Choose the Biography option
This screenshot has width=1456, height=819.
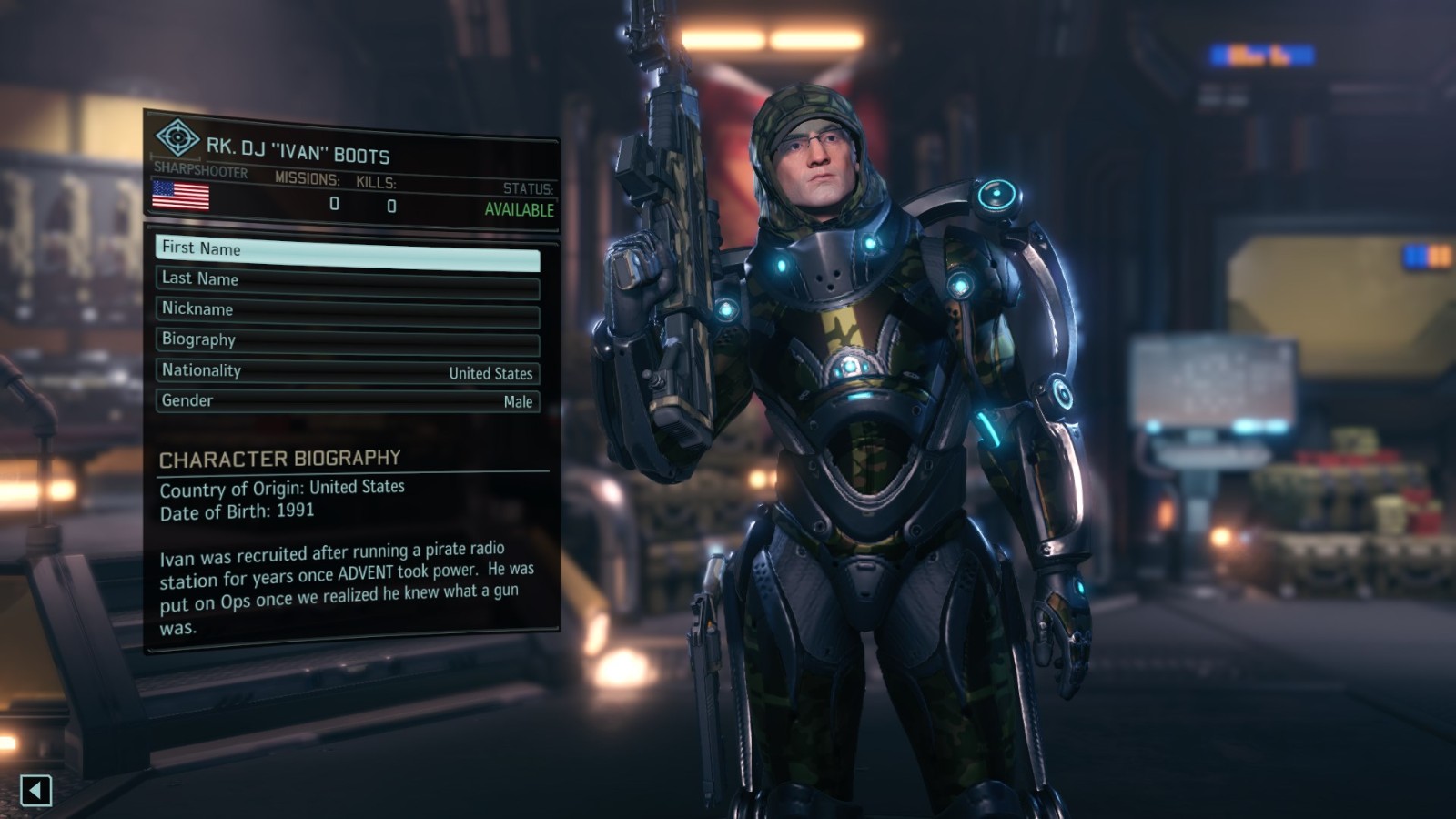tap(348, 342)
